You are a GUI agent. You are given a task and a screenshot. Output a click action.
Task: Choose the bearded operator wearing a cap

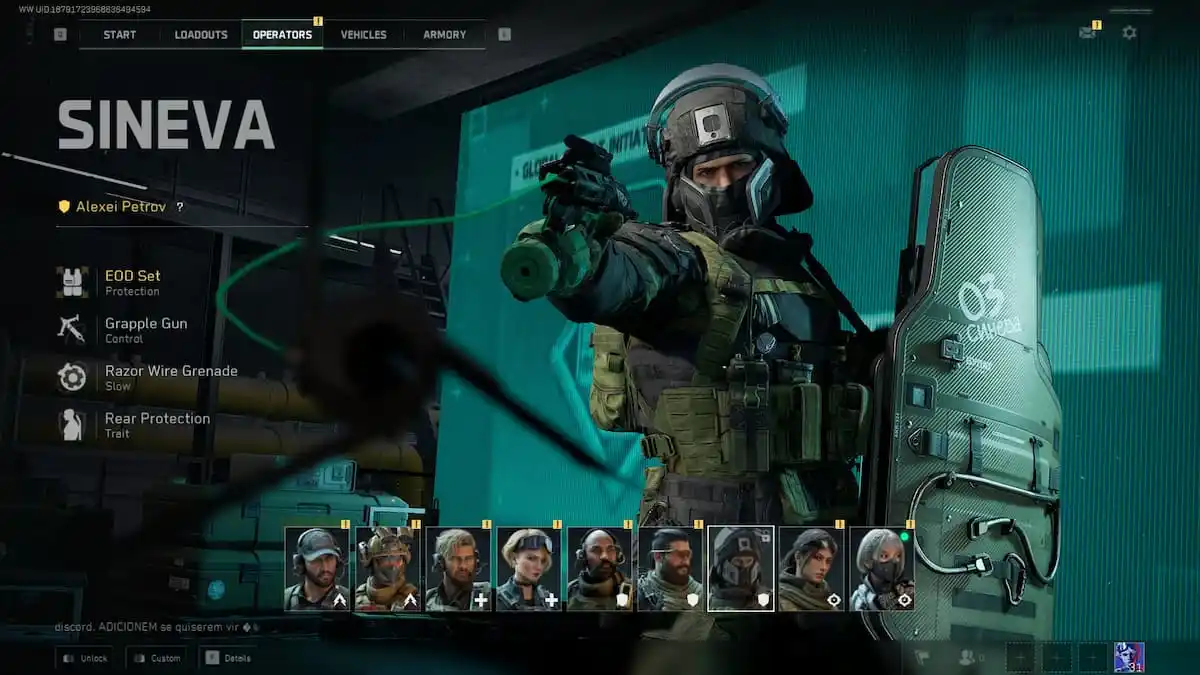pyautogui.click(x=317, y=569)
